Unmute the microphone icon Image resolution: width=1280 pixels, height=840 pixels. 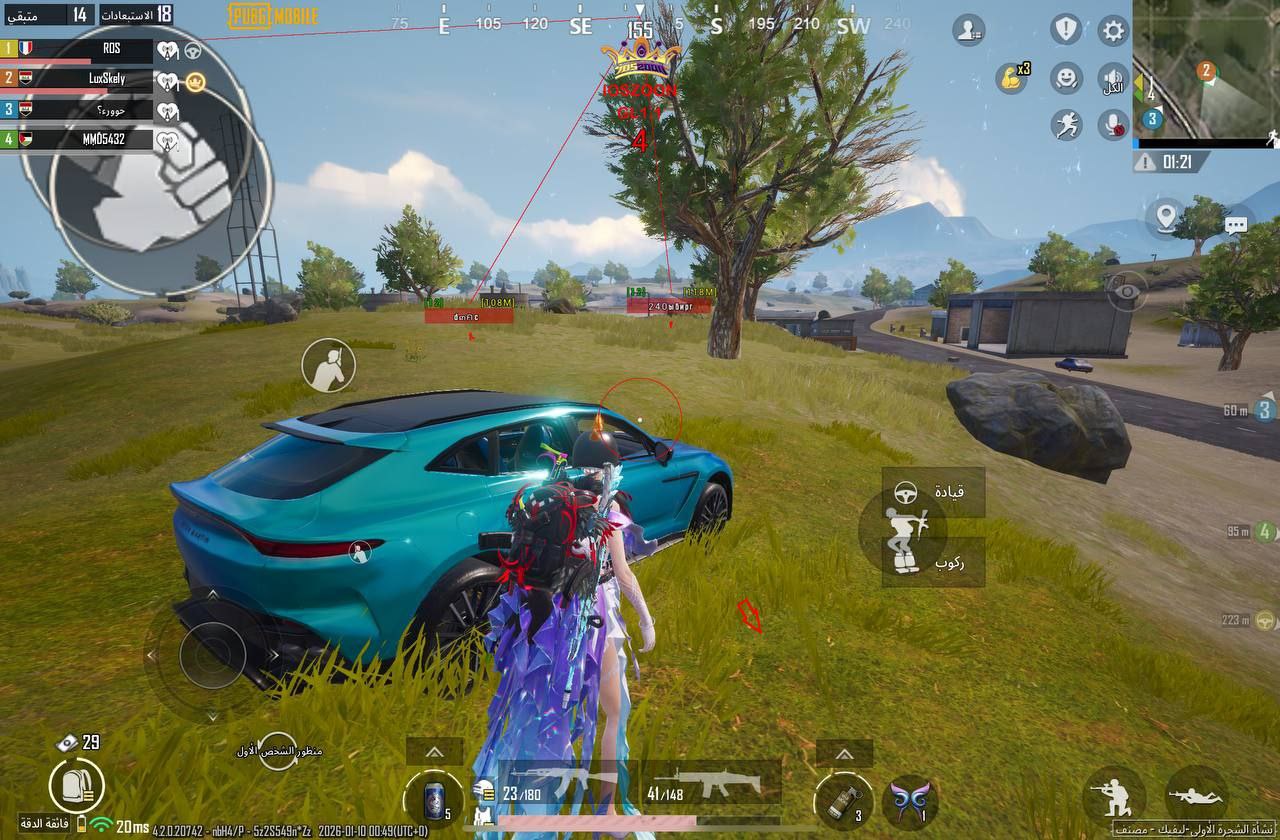1111,123
